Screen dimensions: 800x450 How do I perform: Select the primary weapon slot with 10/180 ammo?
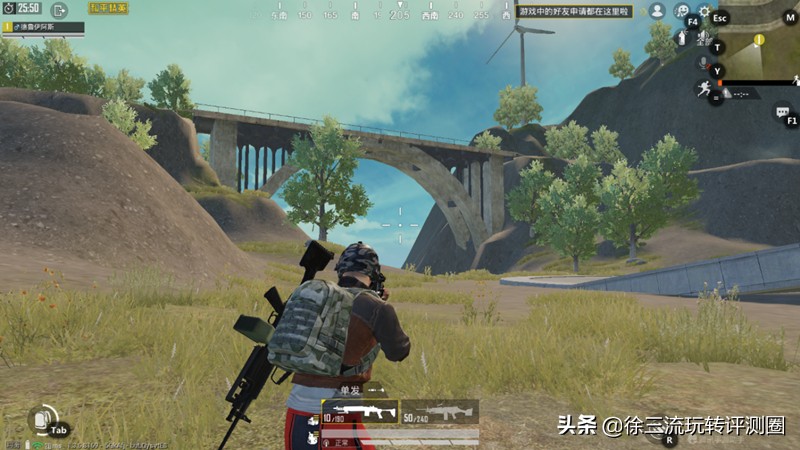coord(359,411)
